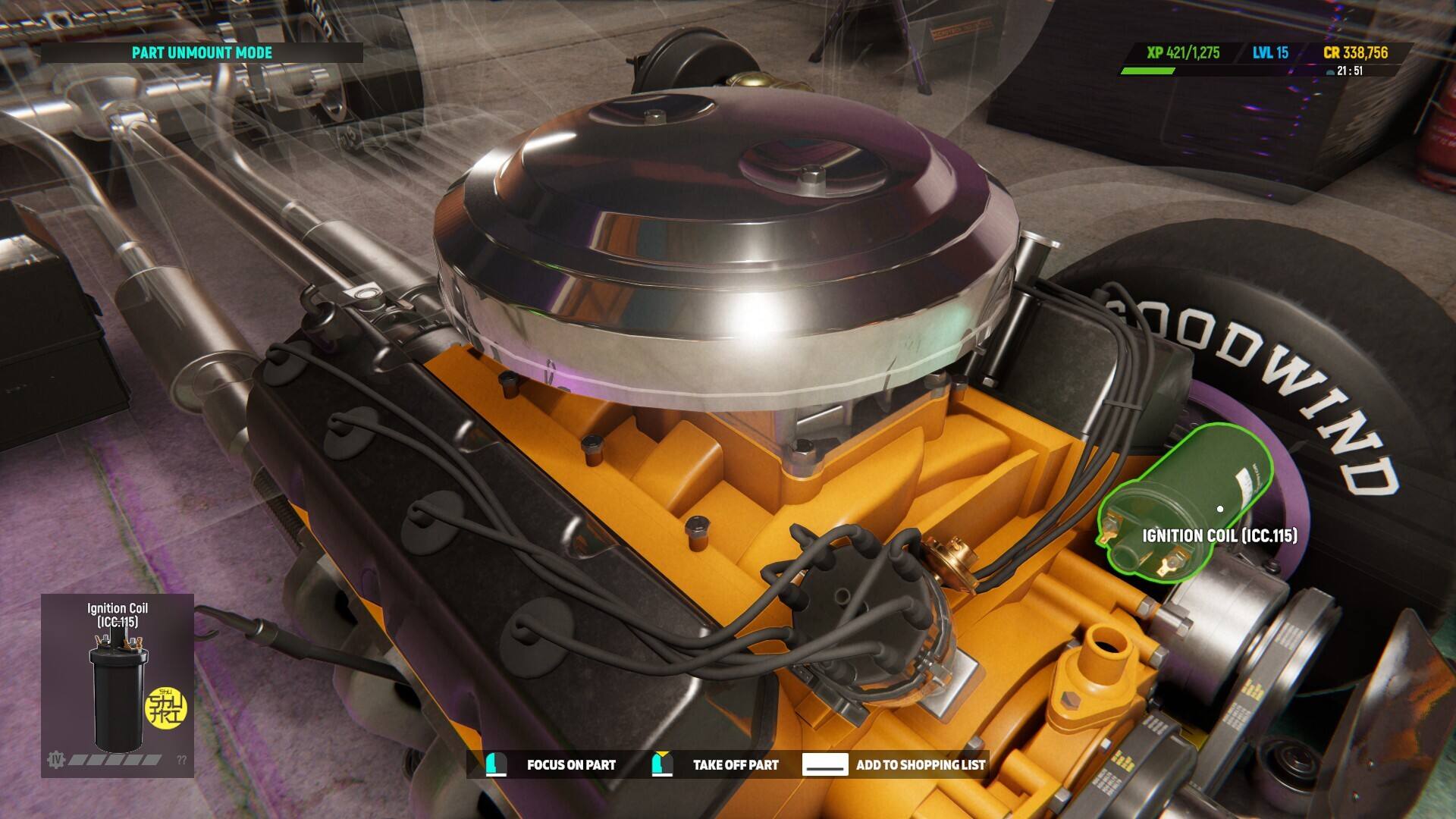Click the Ignition Coil preview card
The height and width of the screenshot is (819, 1456).
coord(118,685)
